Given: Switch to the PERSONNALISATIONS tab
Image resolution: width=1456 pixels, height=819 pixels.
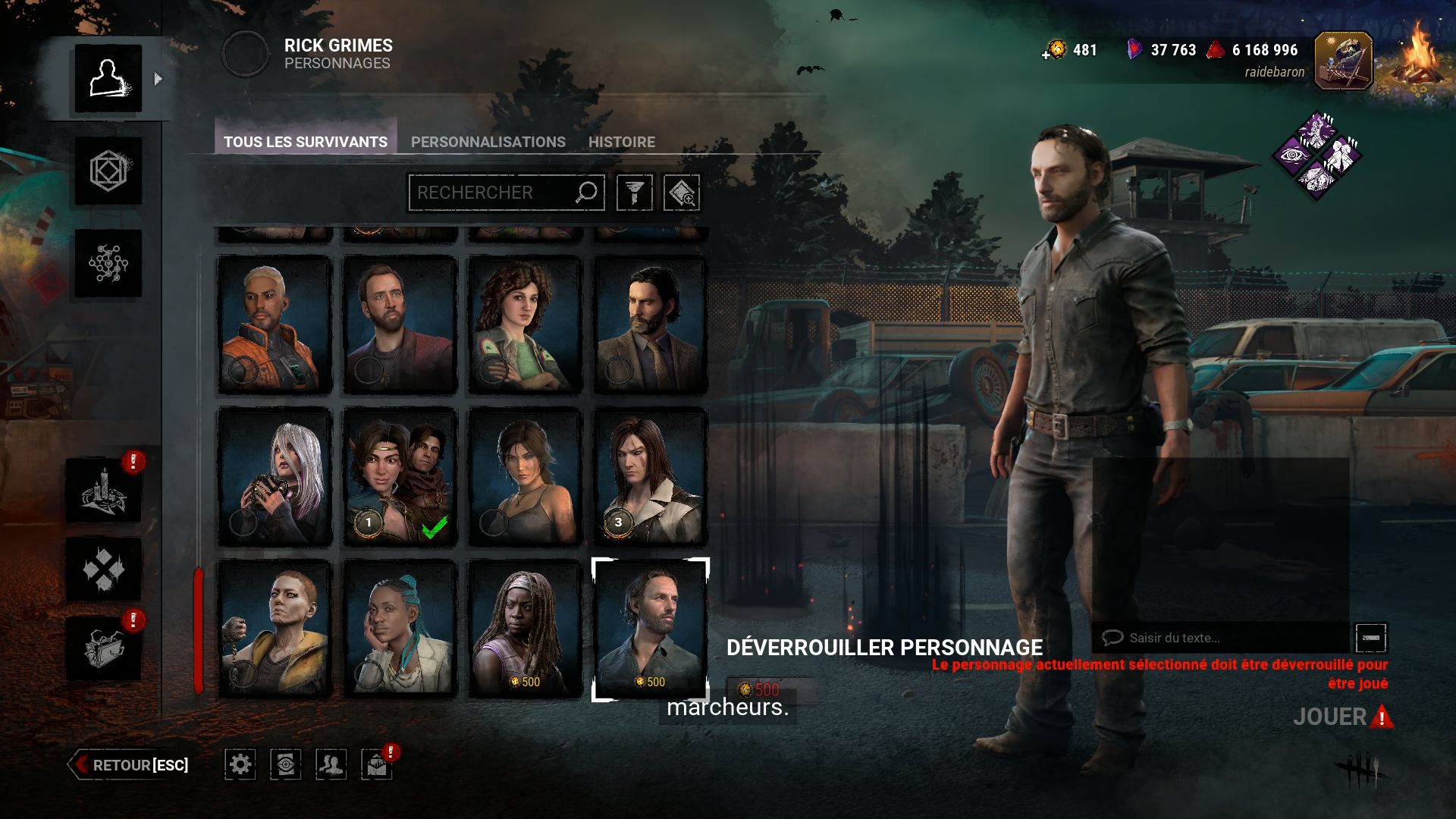Looking at the screenshot, I should click(488, 142).
